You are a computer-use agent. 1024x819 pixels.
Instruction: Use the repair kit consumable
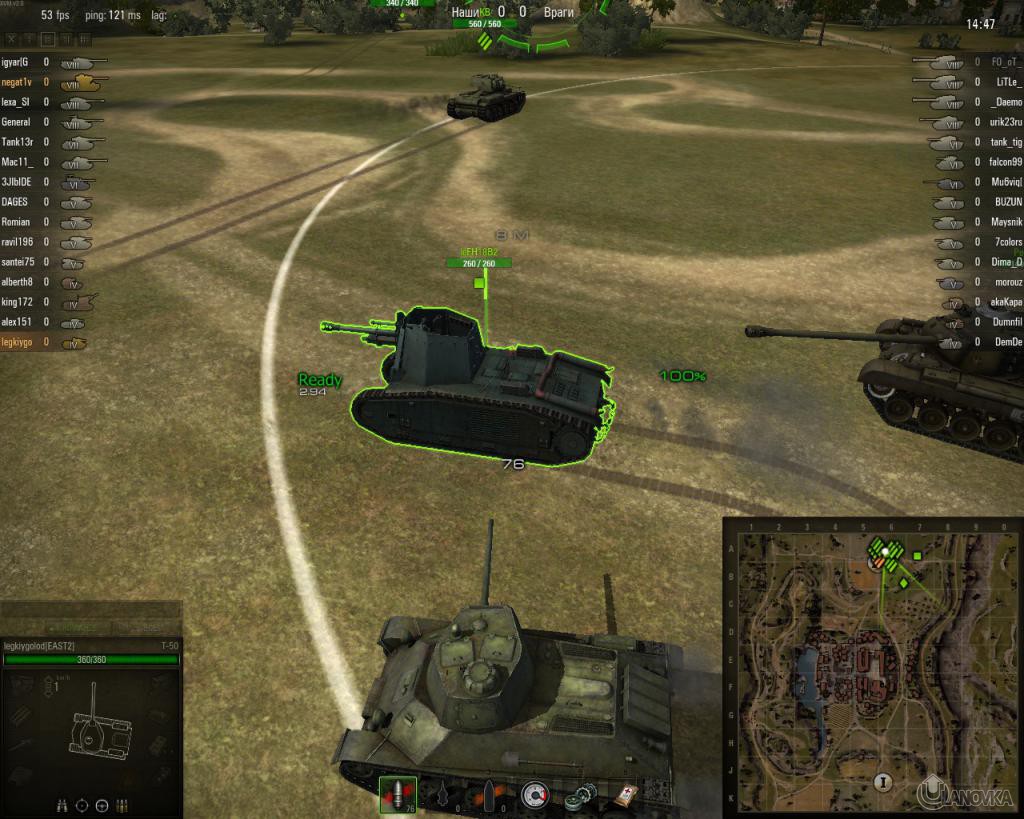pyautogui.click(x=578, y=794)
